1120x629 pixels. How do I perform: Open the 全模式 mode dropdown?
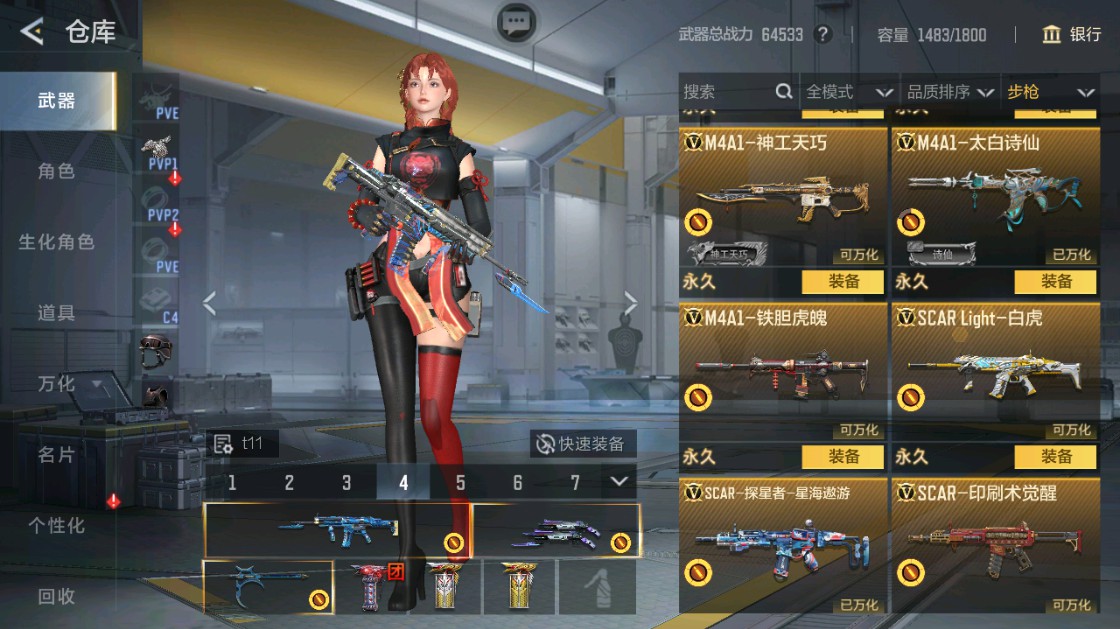pyautogui.click(x=849, y=92)
